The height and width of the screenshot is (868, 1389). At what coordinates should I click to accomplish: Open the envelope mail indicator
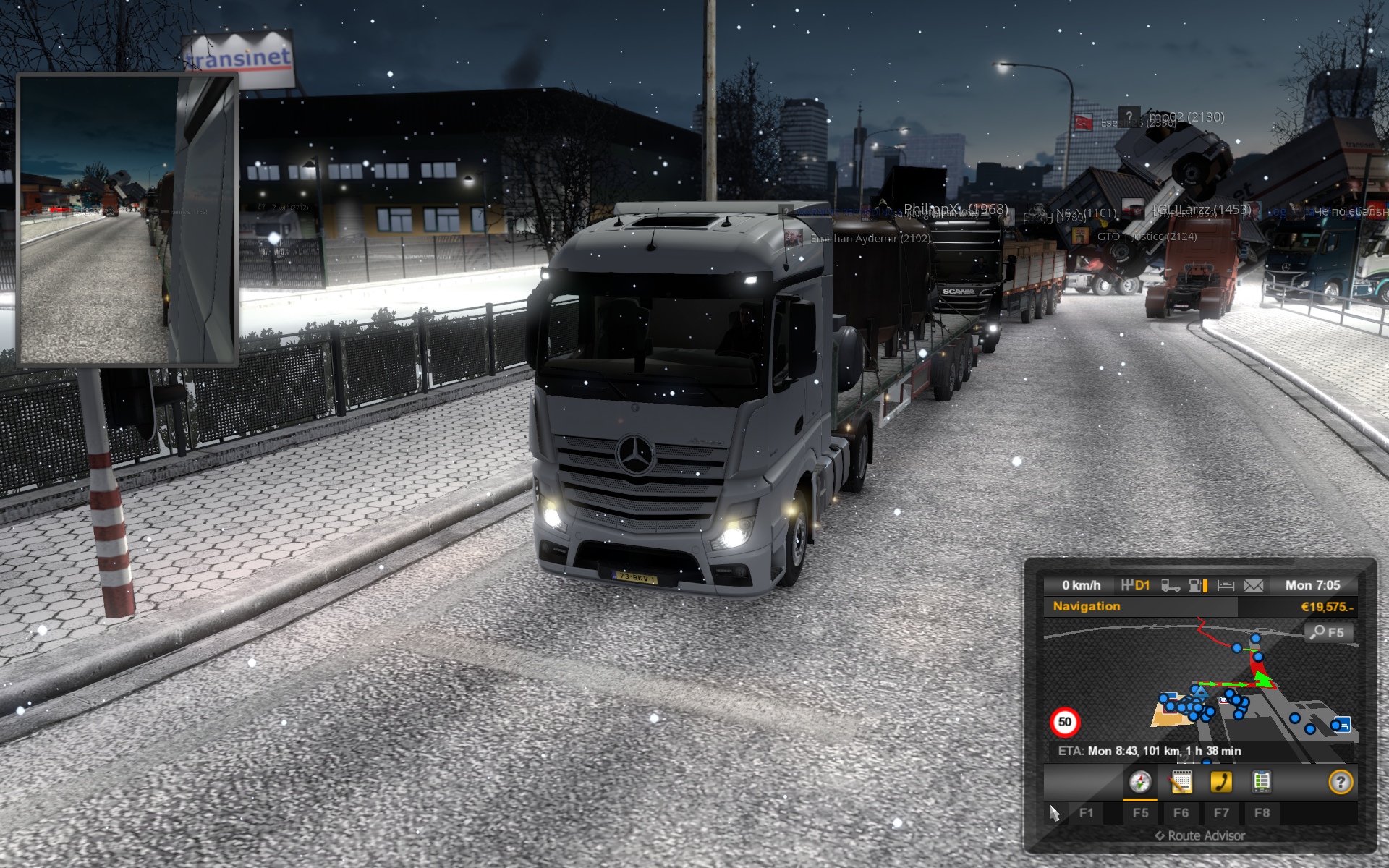[x=1254, y=585]
